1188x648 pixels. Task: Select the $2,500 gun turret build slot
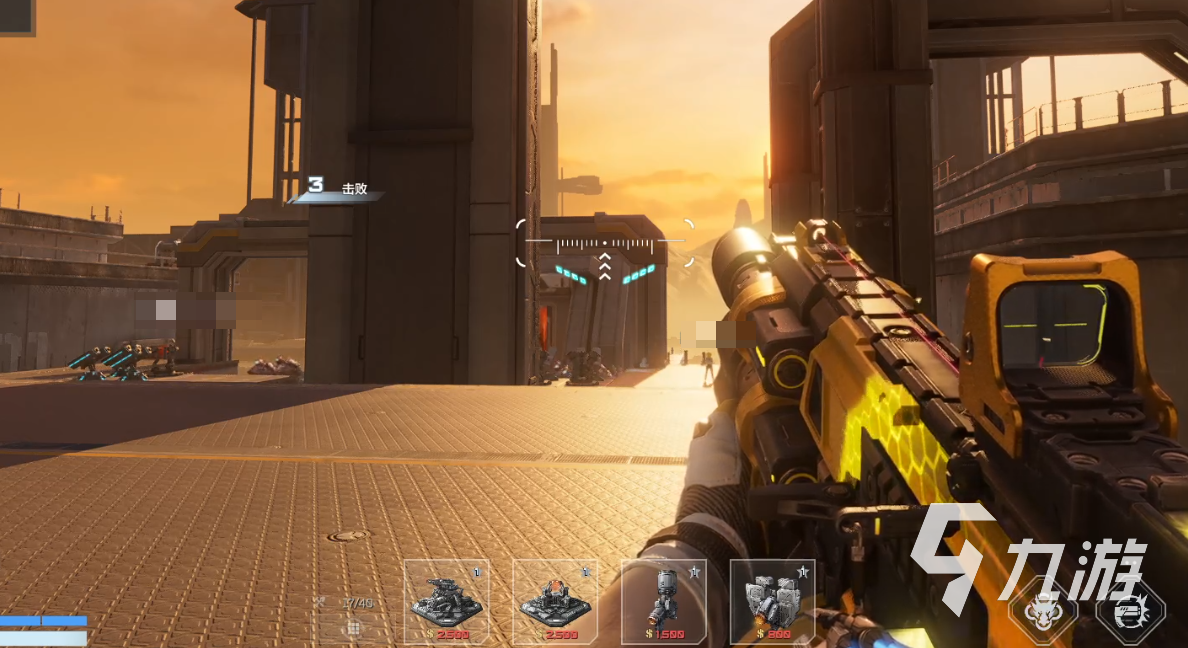446,600
